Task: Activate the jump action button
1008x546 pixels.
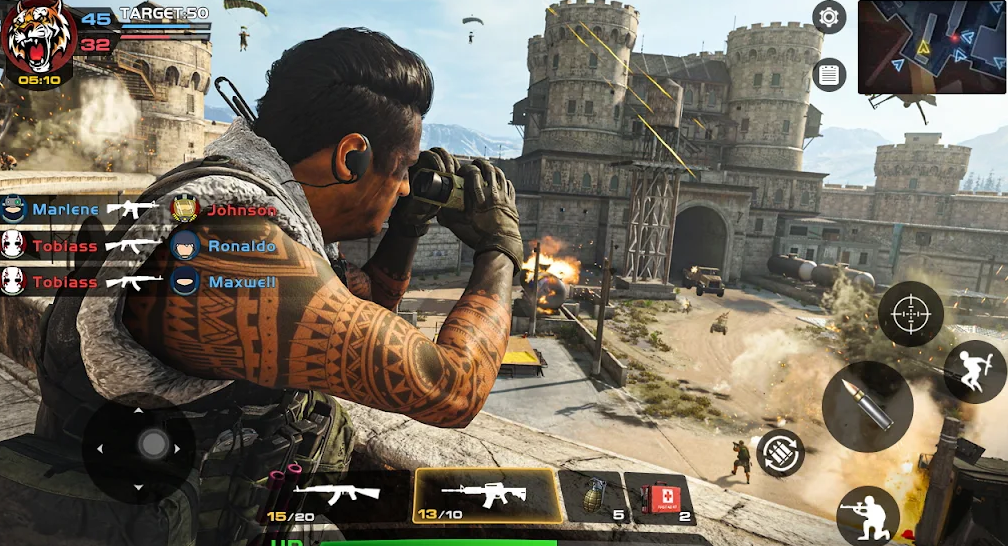Action: tap(974, 371)
